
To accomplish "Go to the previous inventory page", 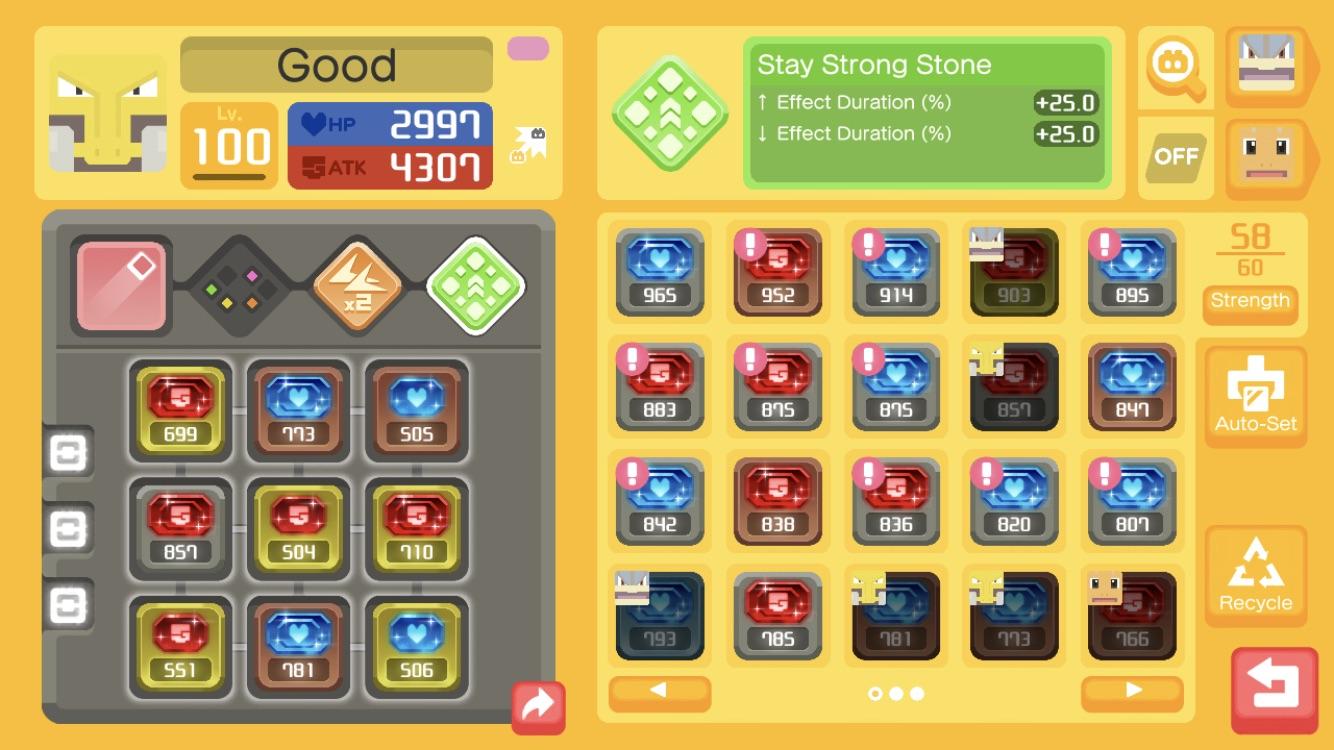I will (x=659, y=694).
